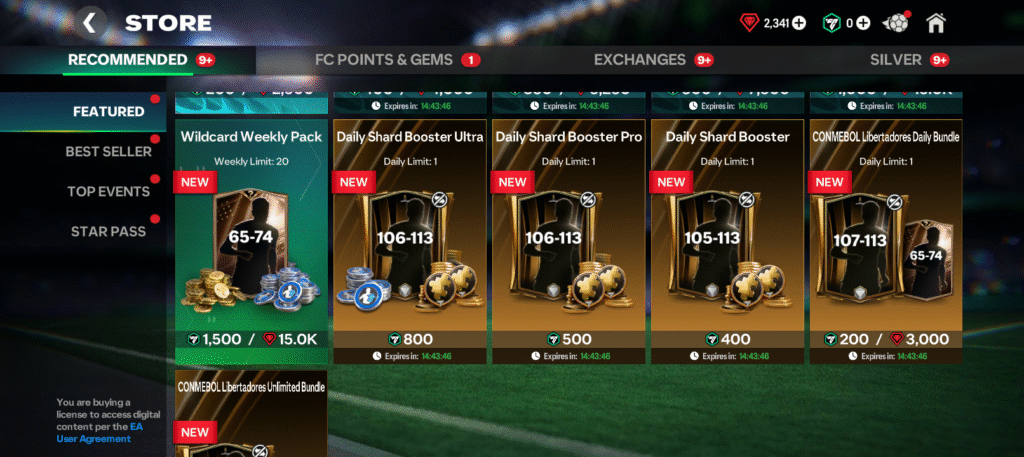
Task: Open the FC Points & Gems tab
Action: pyautogui.click(x=384, y=60)
